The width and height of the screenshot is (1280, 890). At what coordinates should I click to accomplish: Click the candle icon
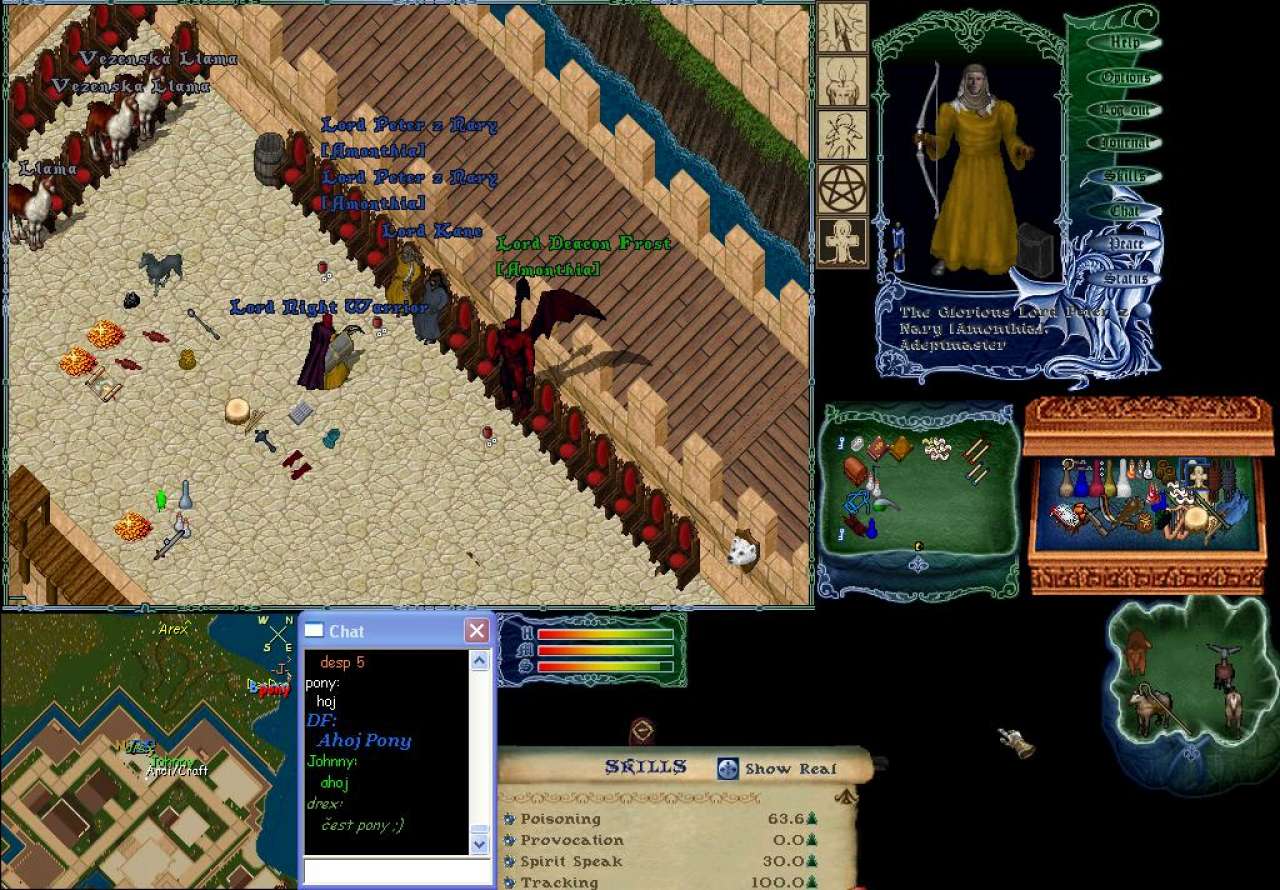842,81
